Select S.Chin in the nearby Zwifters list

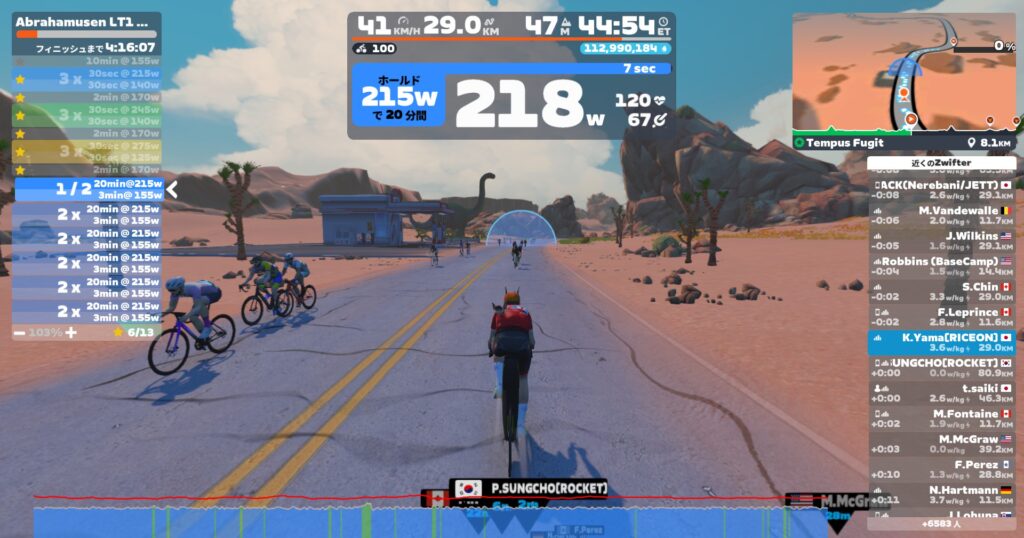point(941,292)
